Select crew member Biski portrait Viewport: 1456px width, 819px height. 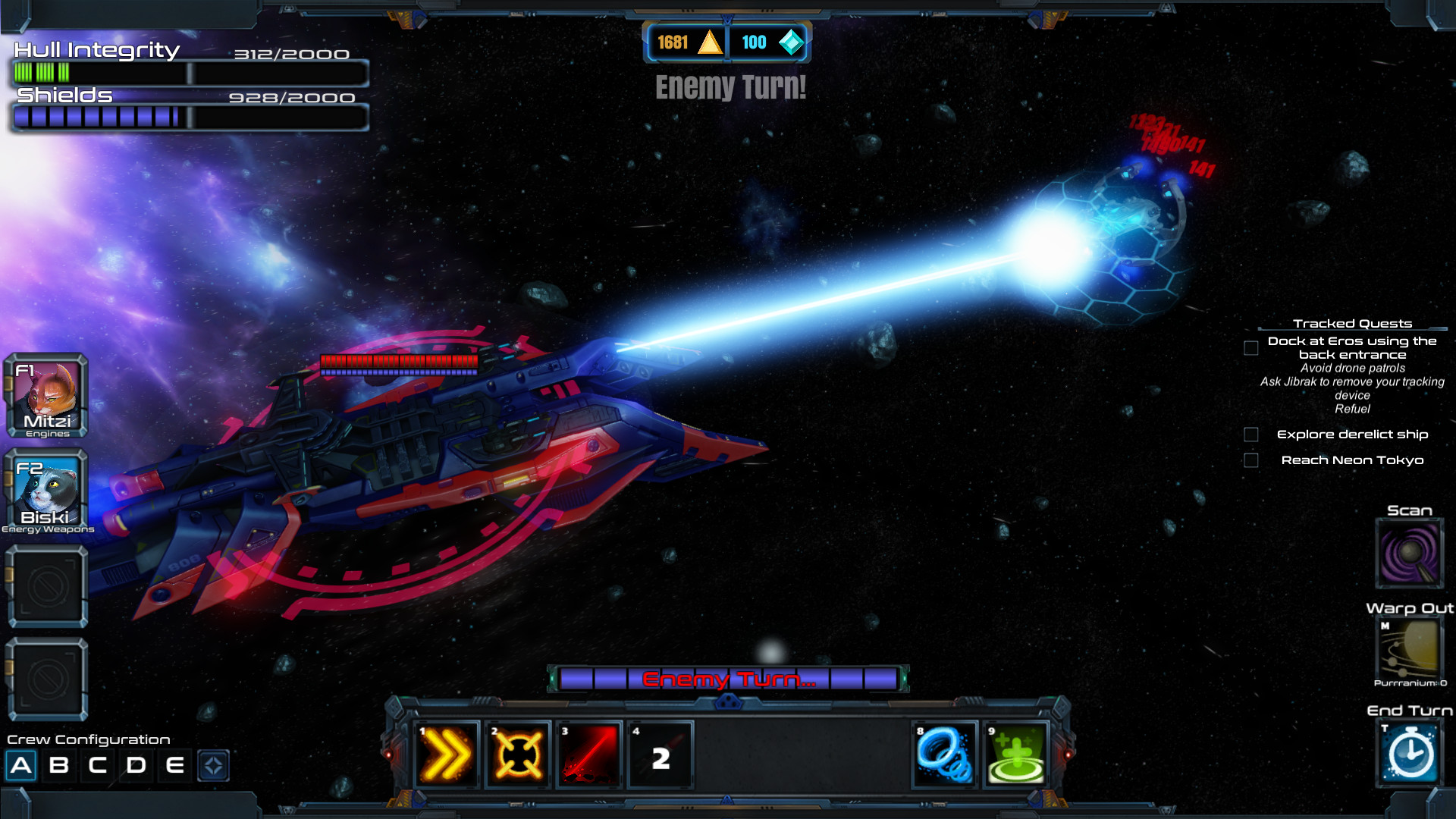(47, 491)
